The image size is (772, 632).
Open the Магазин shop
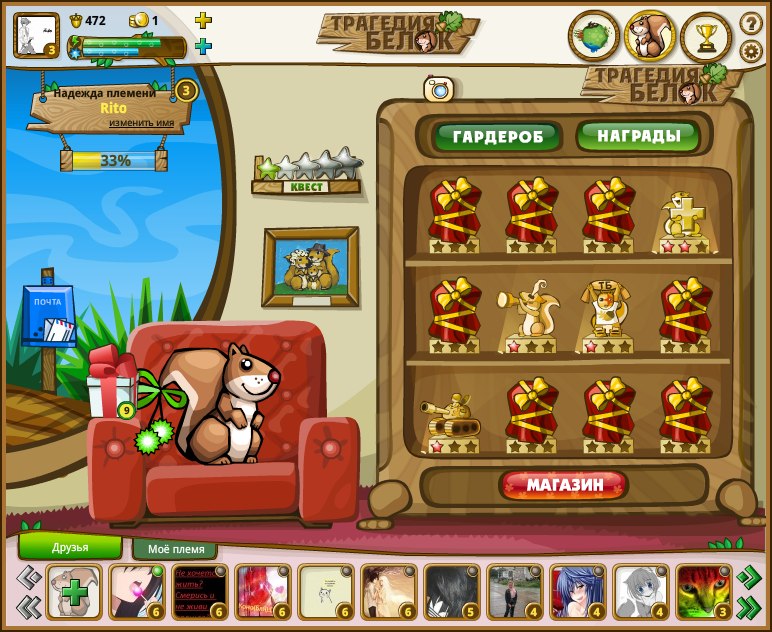click(565, 486)
